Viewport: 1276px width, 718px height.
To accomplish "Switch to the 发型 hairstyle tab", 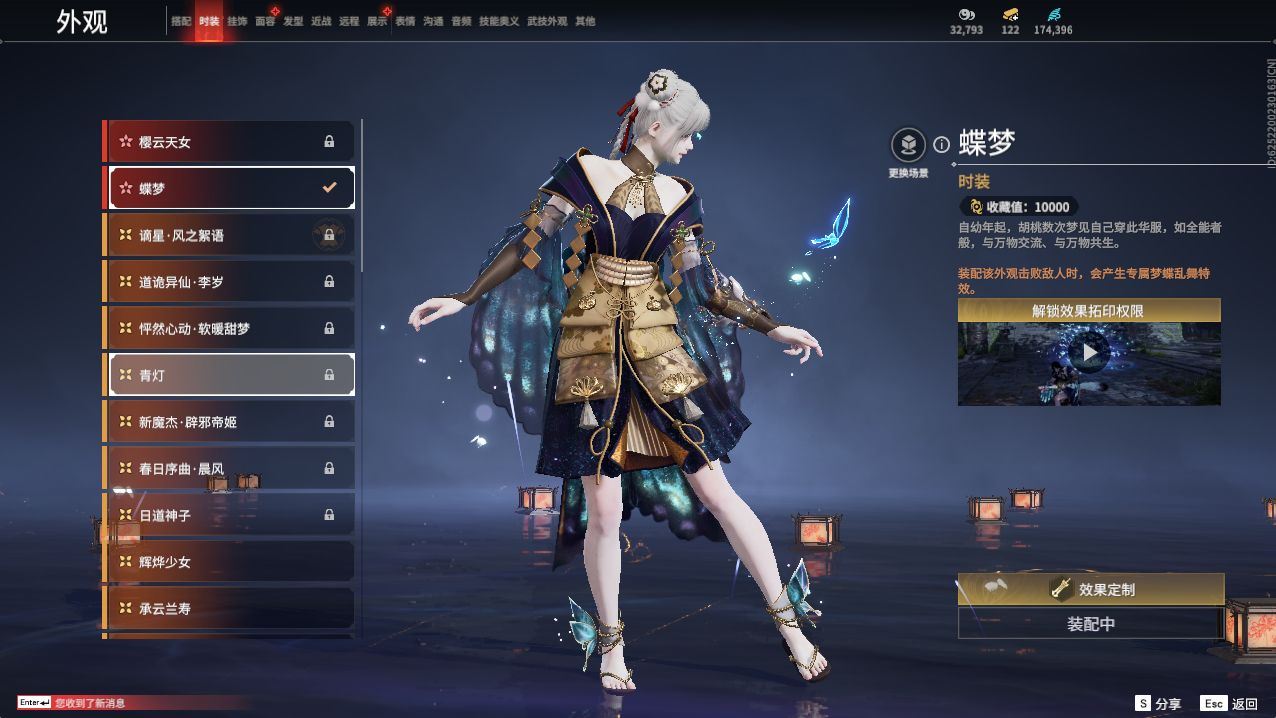I will pyautogui.click(x=293, y=21).
